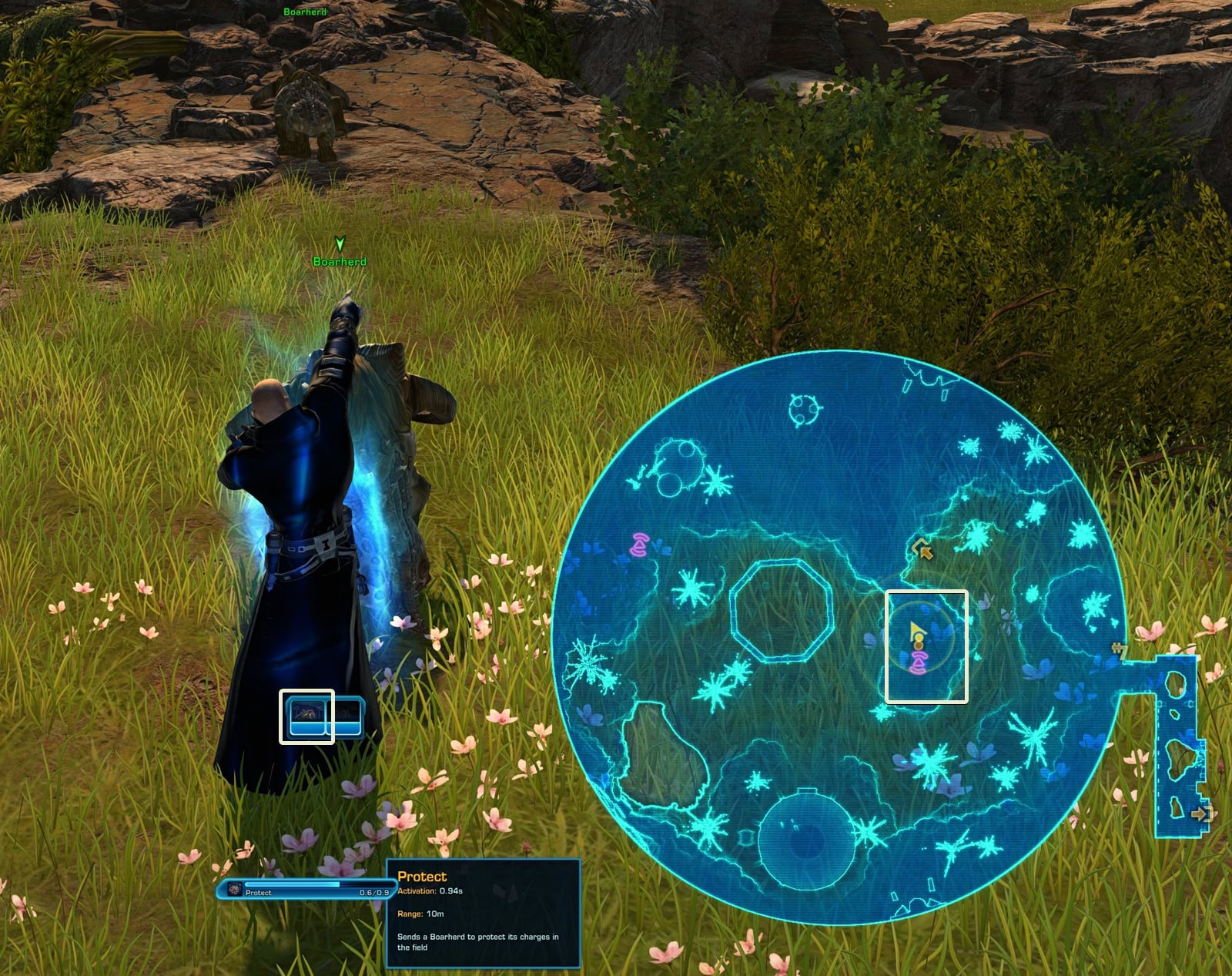1232x976 pixels.
Task: Select the gold exit arrow in the side corridor
Action: click(1200, 813)
